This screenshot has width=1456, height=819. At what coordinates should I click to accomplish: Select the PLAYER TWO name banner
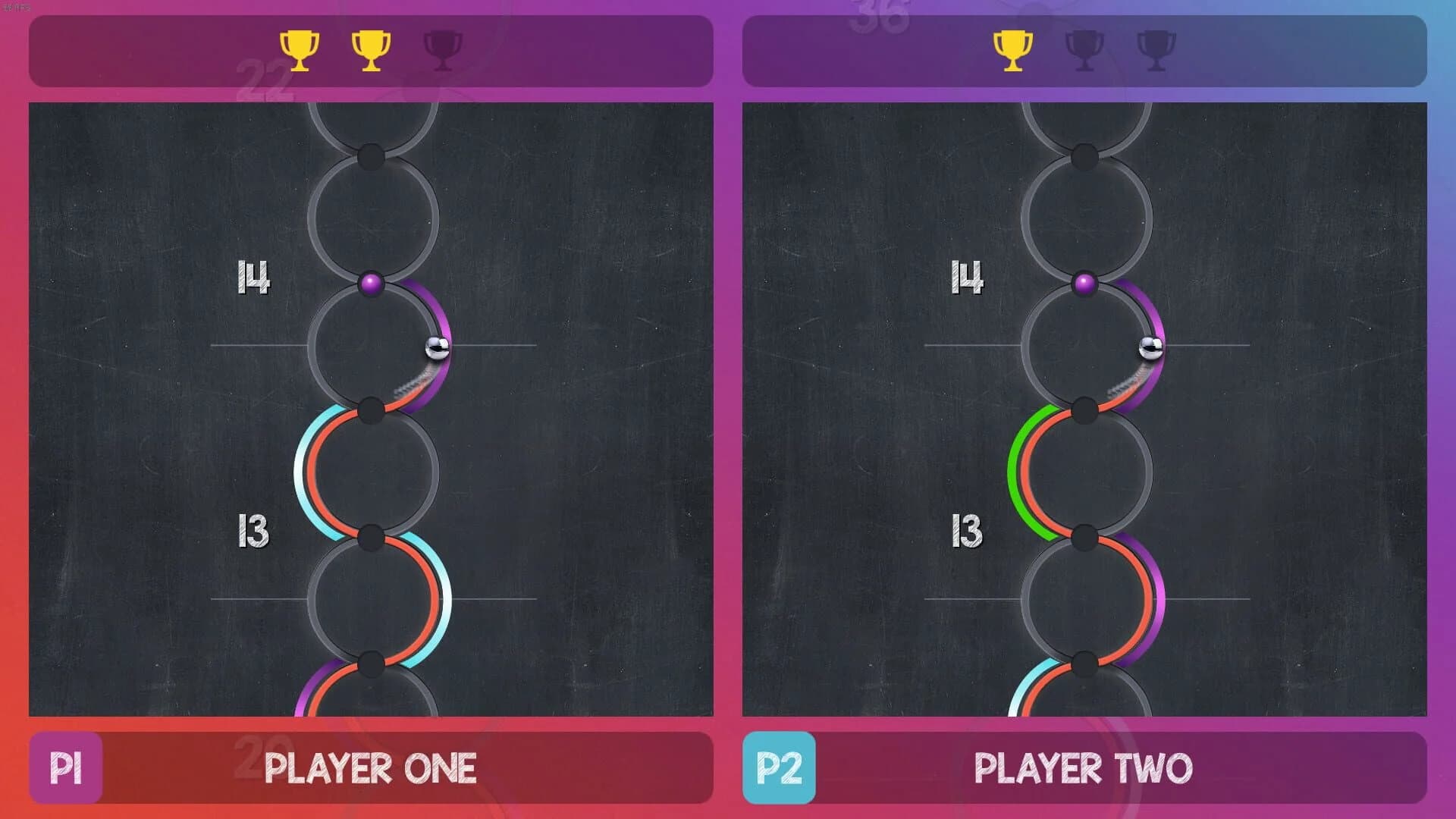[1084, 767]
